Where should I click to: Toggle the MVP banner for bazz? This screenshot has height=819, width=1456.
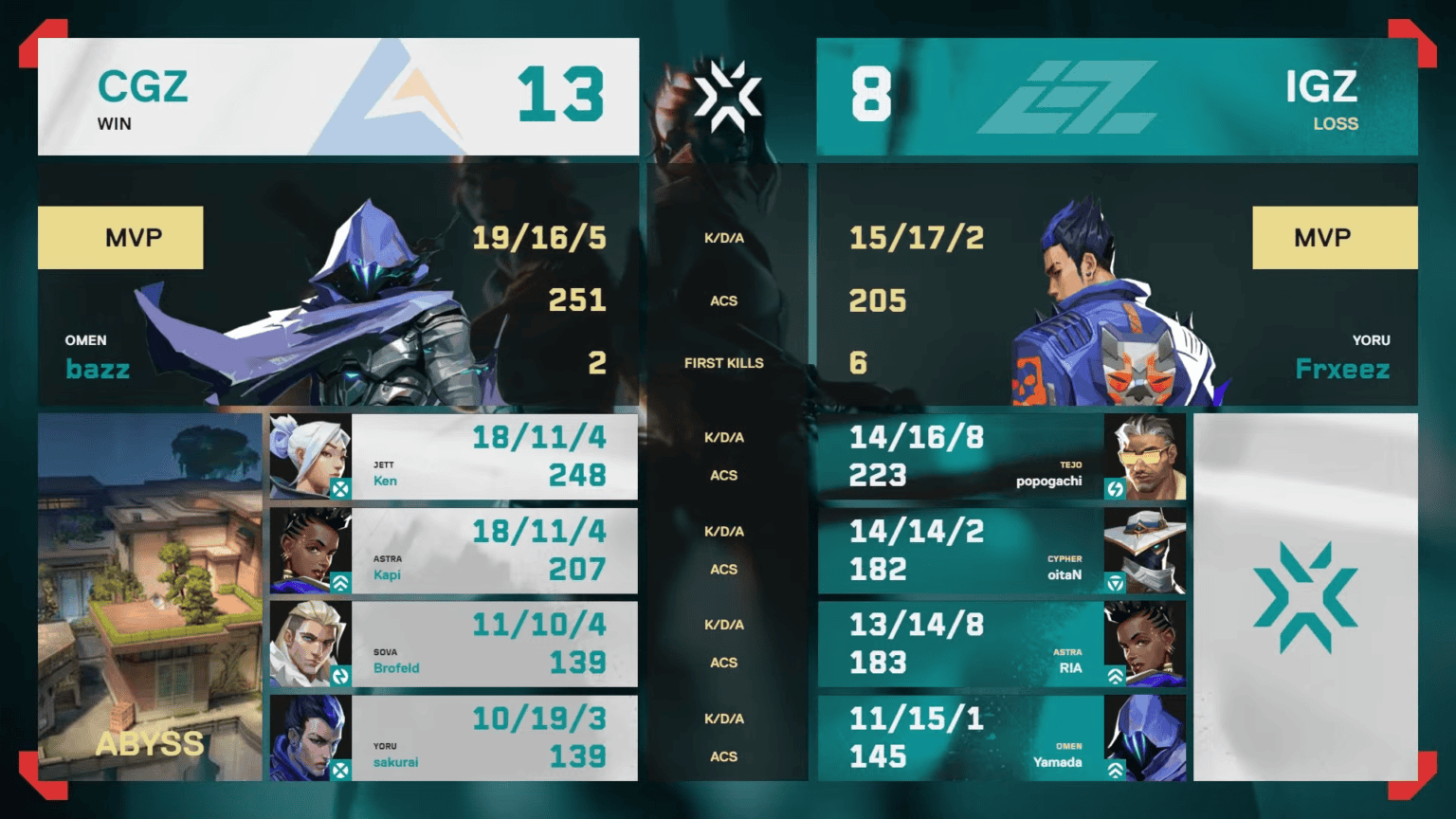pos(119,236)
